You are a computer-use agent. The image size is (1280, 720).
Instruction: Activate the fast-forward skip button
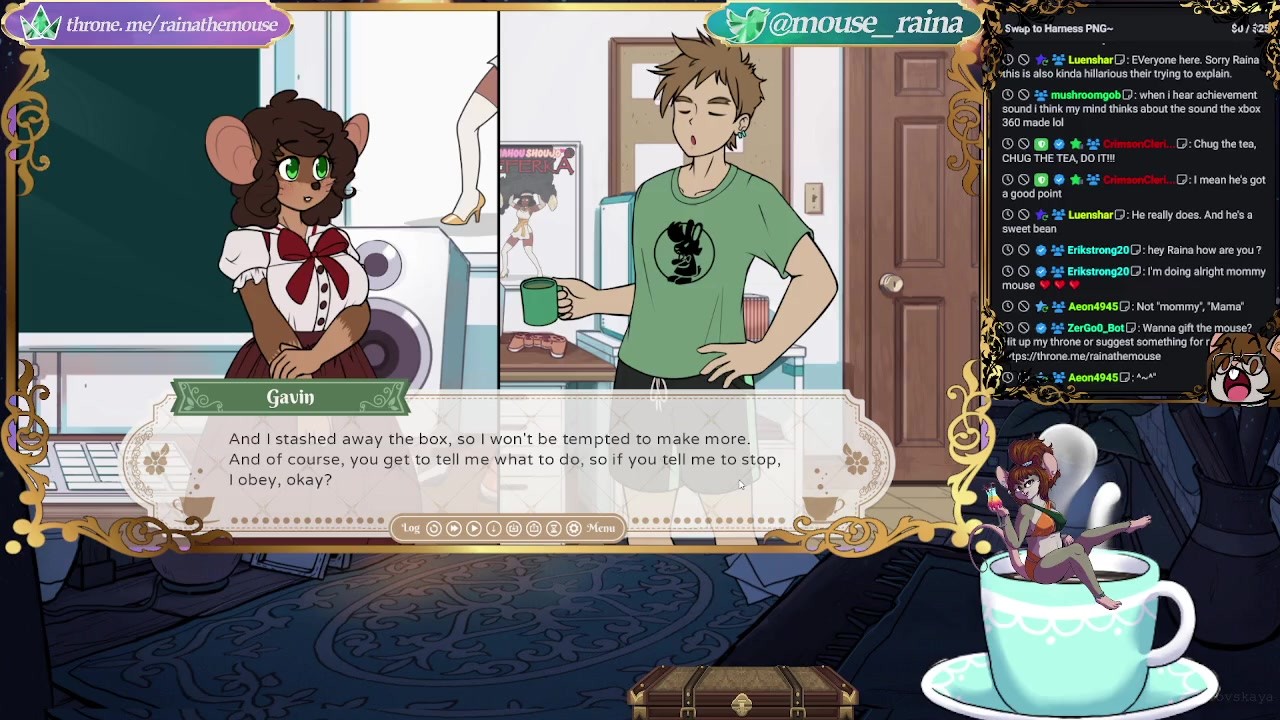454,528
